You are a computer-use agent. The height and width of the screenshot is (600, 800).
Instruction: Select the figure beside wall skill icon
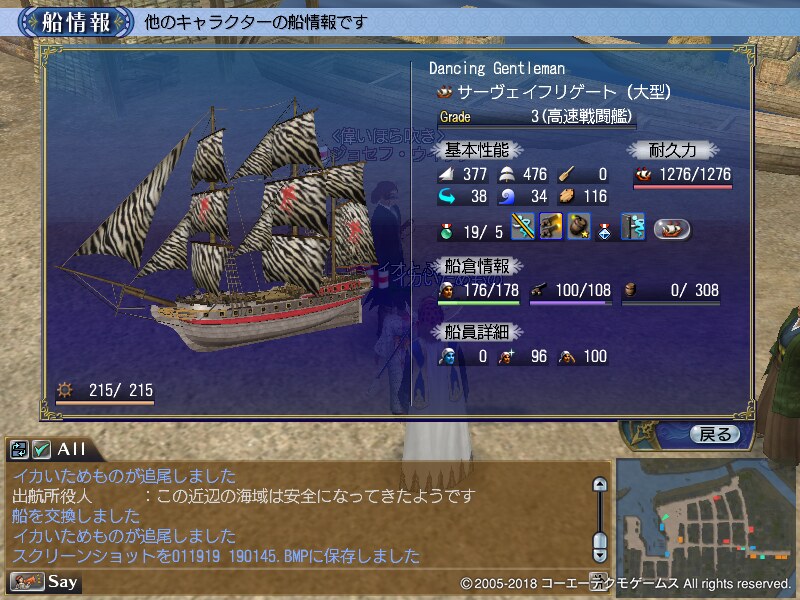633,227
